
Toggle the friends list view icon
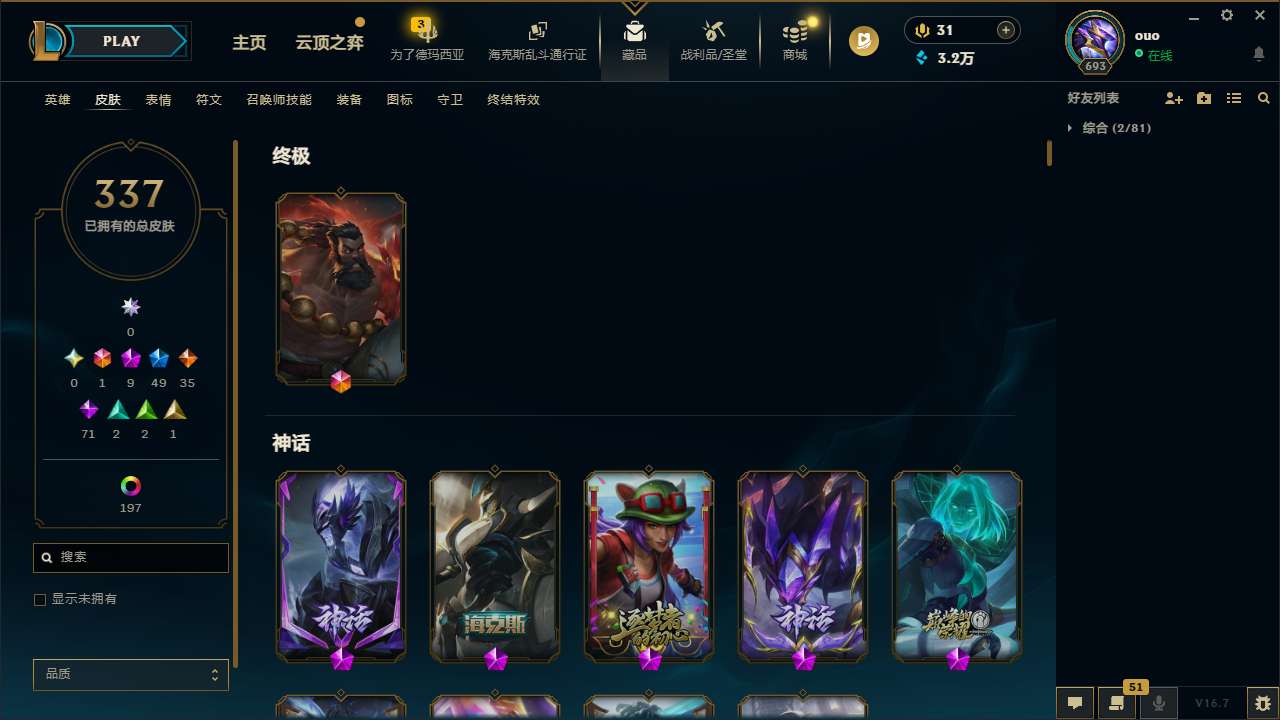pyautogui.click(x=1234, y=98)
